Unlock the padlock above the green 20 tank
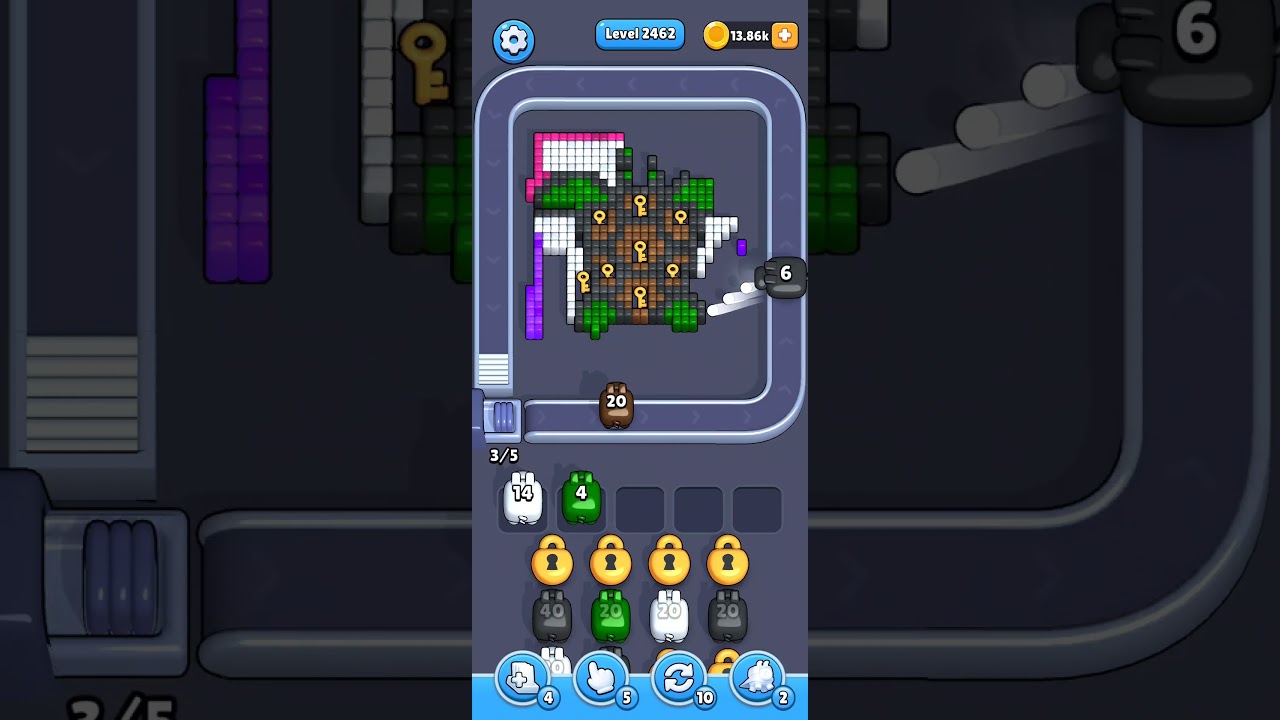Screen dimensions: 1280x720 click(611, 561)
